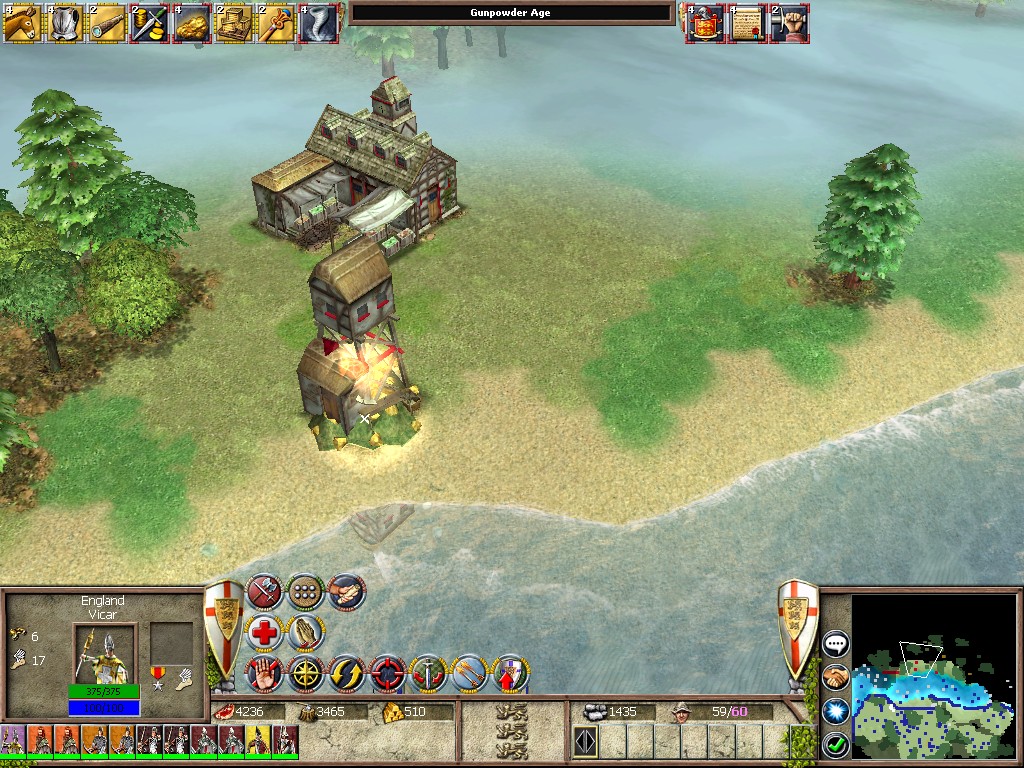Click the red crosshair target command
Image resolution: width=1024 pixels, height=768 pixels.
[387, 674]
